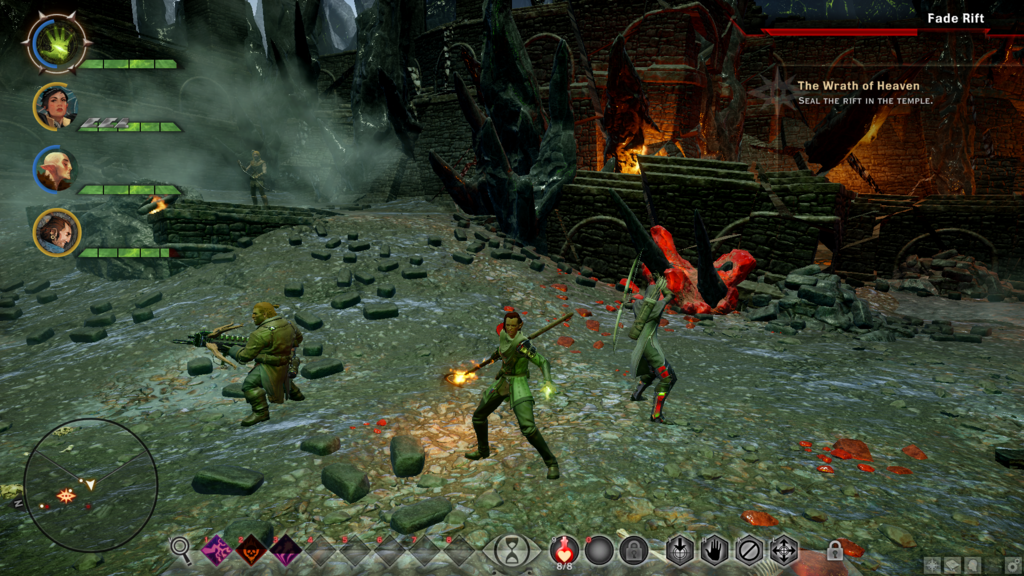
Task: Activate the pink swirl ability
Action: tap(217, 550)
